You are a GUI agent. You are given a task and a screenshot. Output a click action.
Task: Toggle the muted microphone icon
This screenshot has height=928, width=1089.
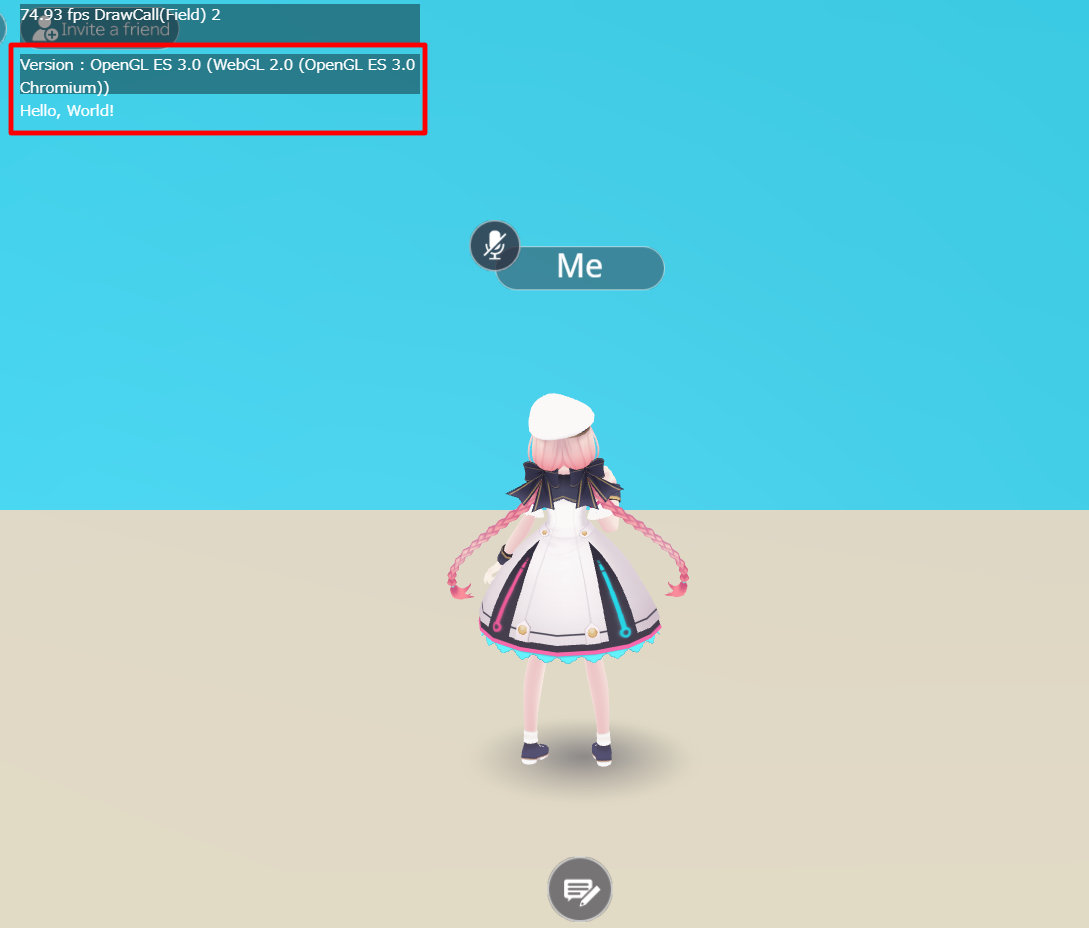(x=495, y=245)
